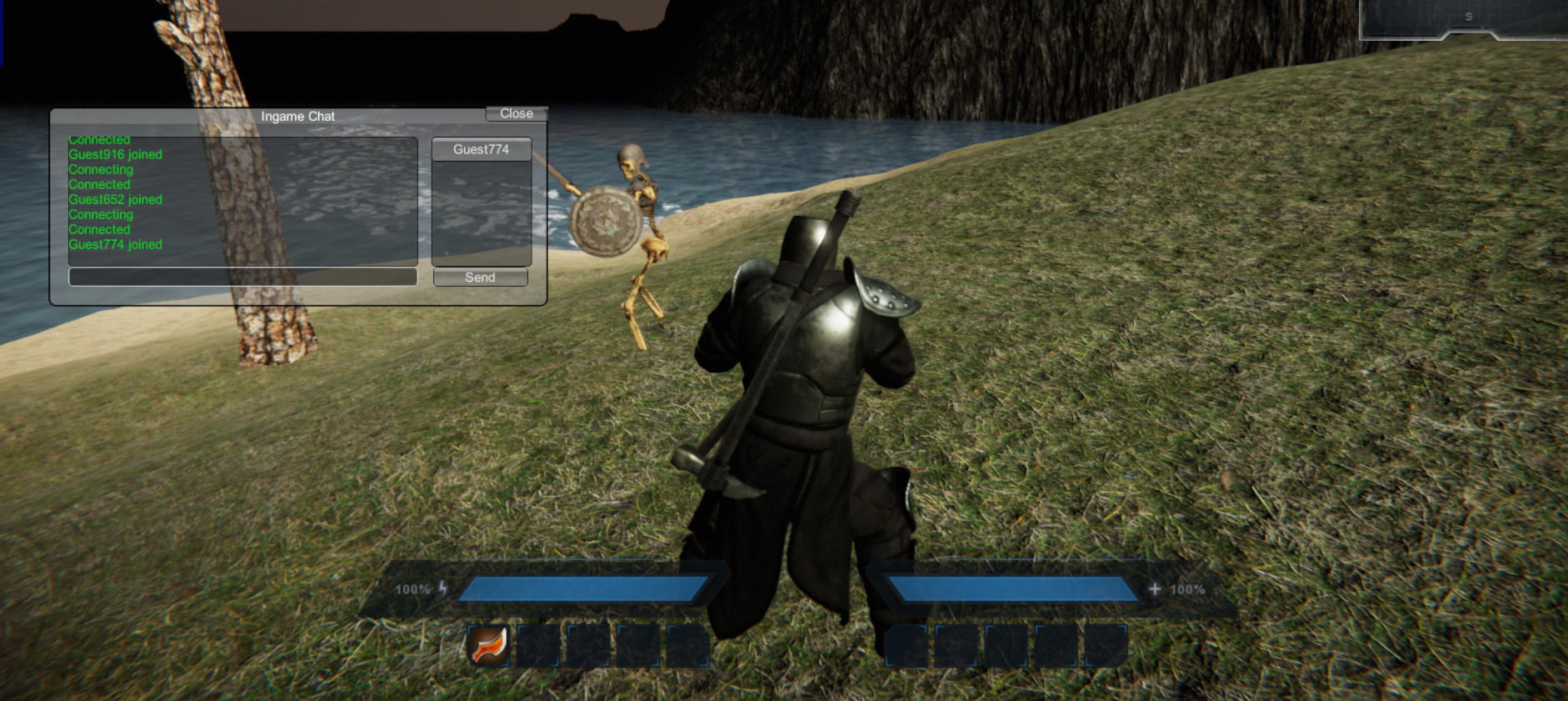Select the red dagger in the first hotbar slot
The width and height of the screenshot is (1568, 701).
click(x=488, y=646)
